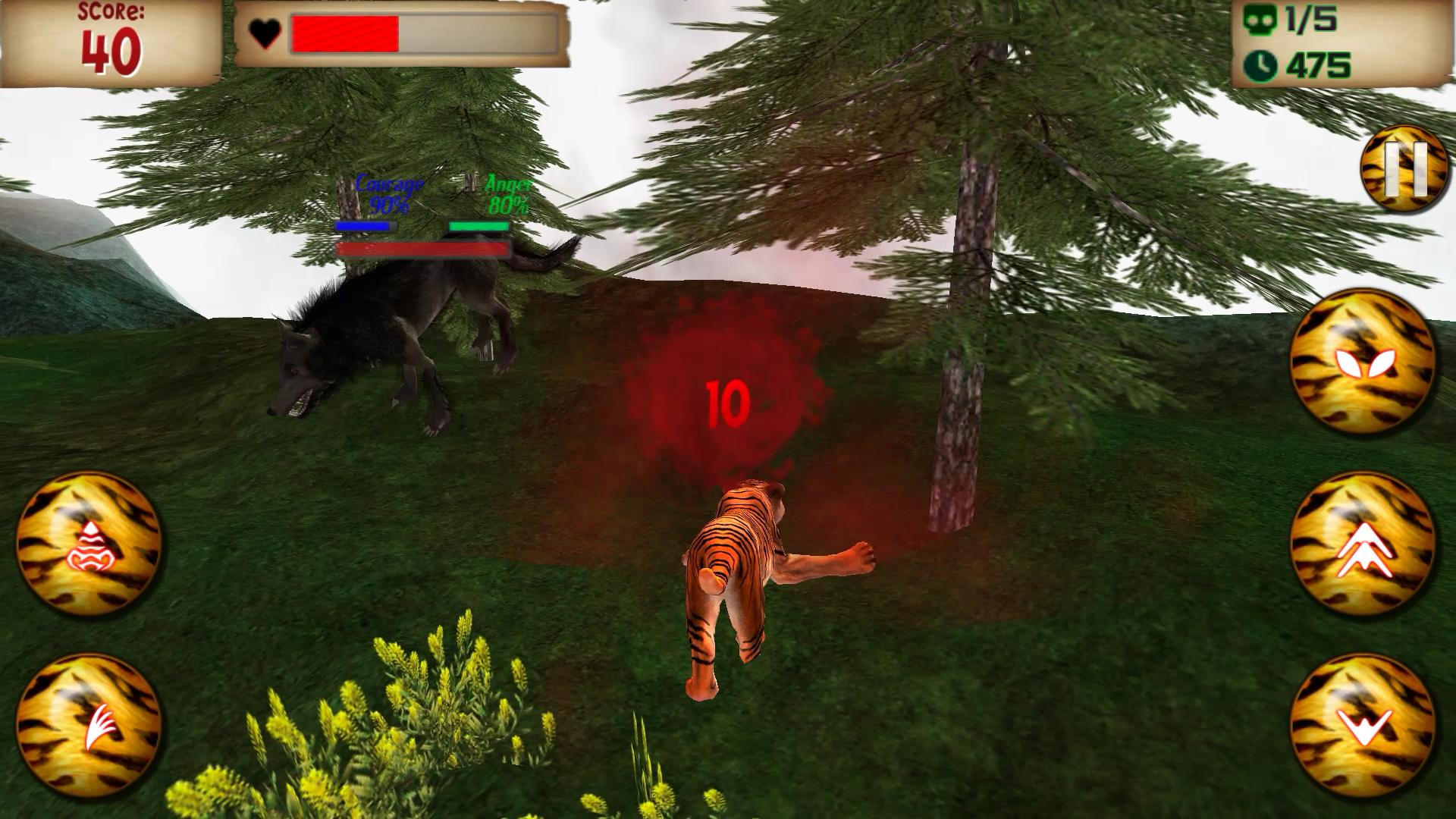Use the tiger face roar button
1456x819 pixels.
coord(89,545)
